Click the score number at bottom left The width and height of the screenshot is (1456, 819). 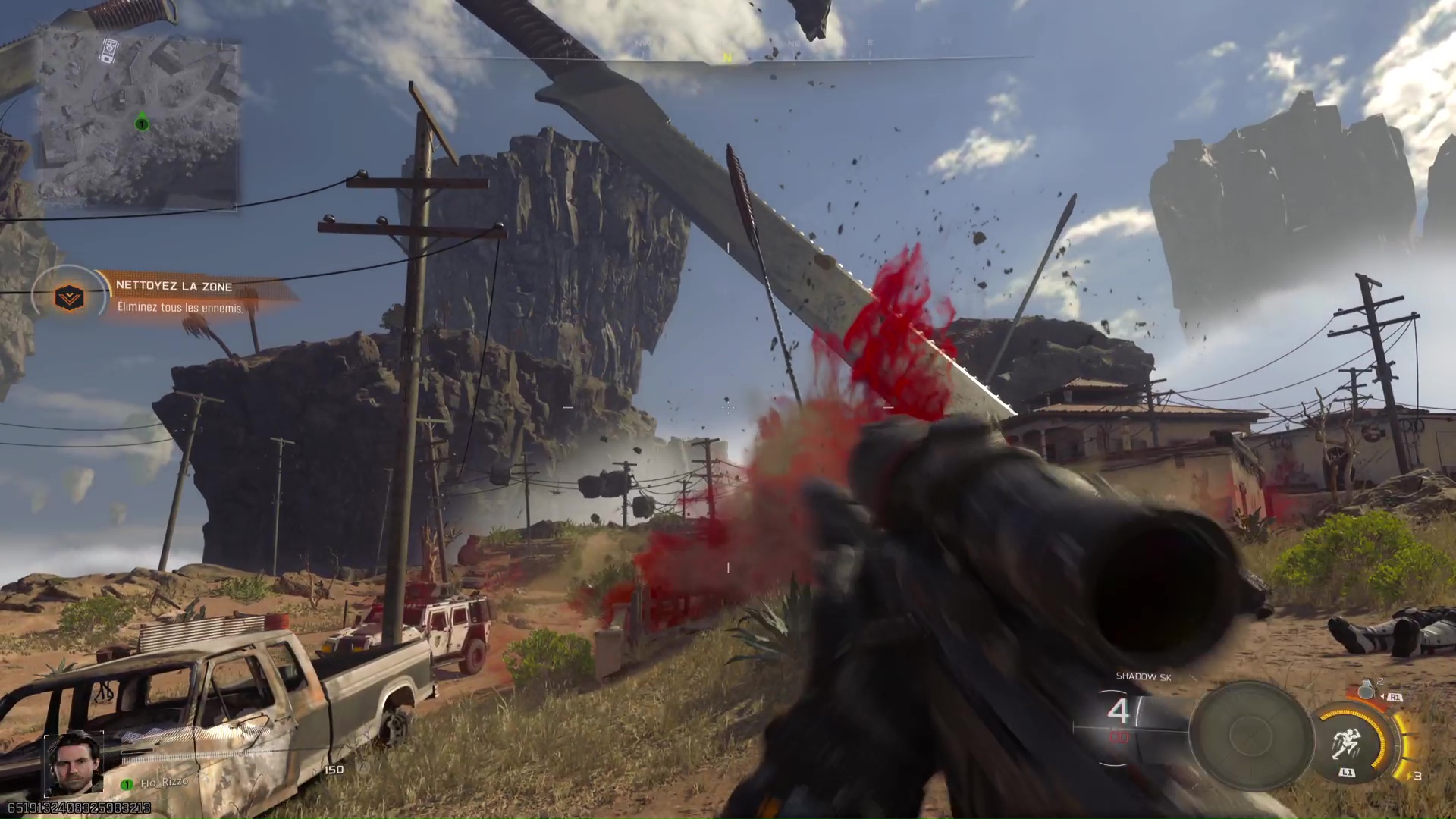(x=80, y=808)
